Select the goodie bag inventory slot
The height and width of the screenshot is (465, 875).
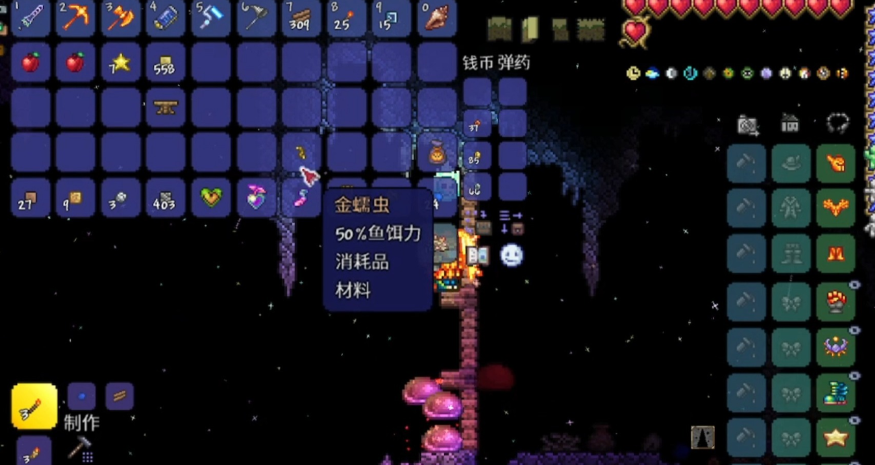pos(436,153)
